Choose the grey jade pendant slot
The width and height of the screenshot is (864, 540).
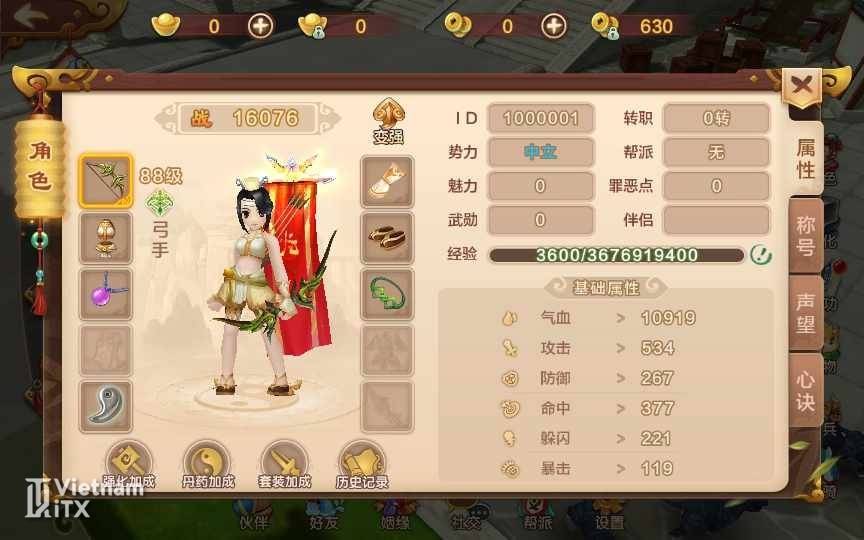[x=105, y=405]
